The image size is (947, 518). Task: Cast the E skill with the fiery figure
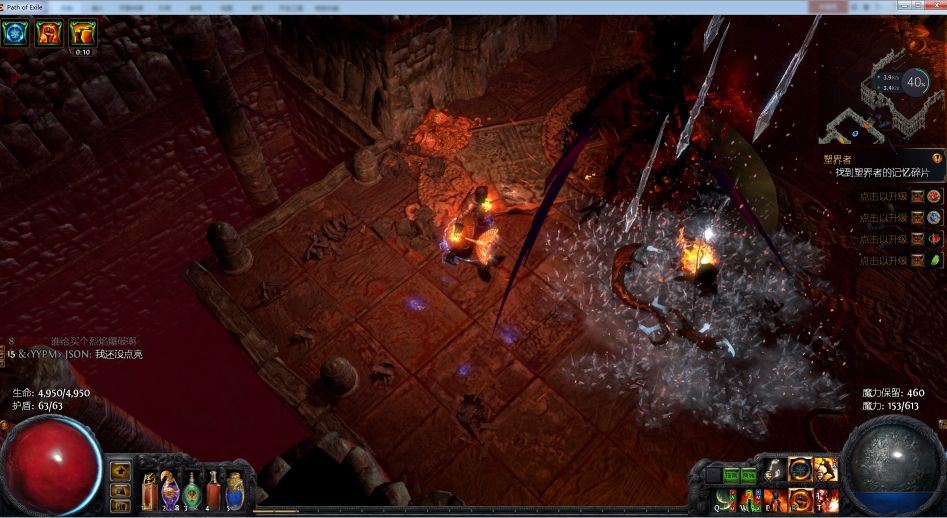pyautogui.click(x=775, y=499)
